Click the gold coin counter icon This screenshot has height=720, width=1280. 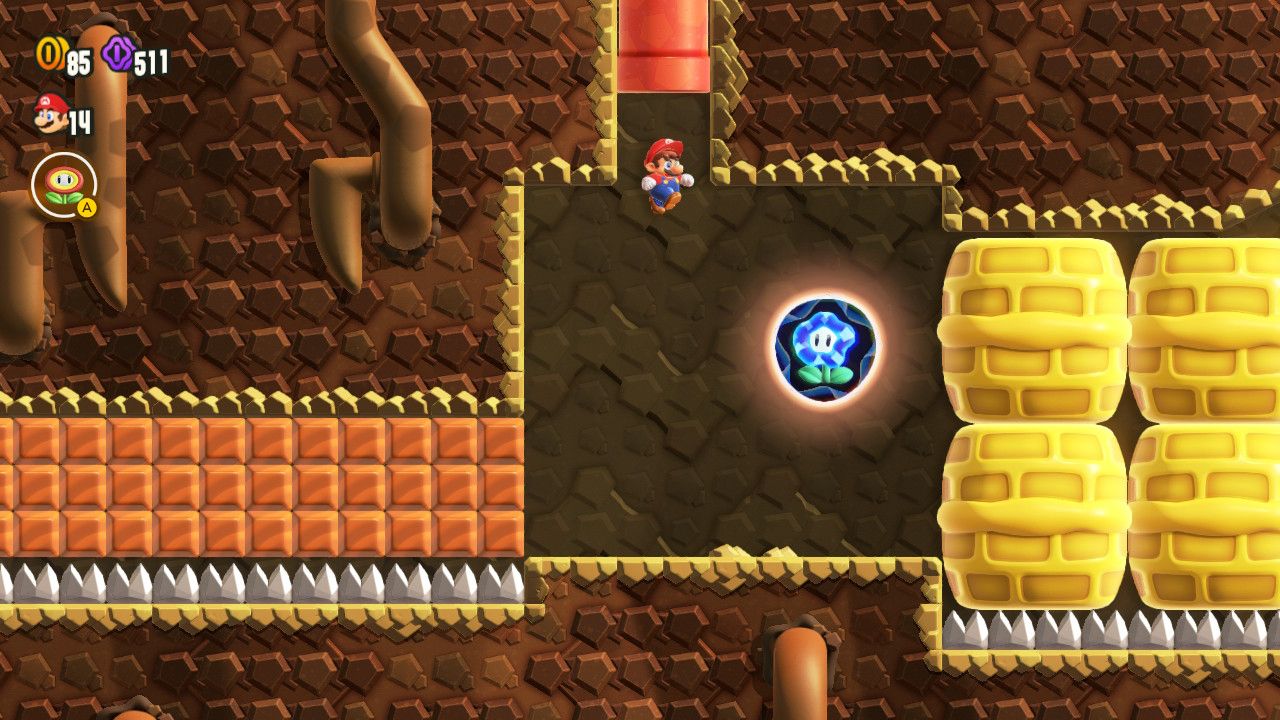(x=50, y=52)
